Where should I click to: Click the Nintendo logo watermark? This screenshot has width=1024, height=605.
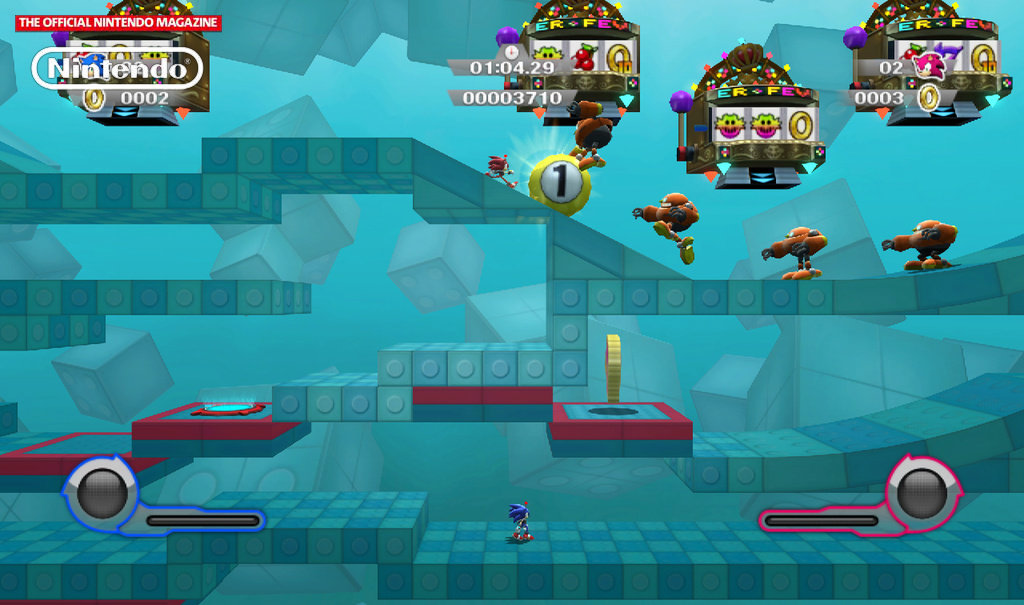coord(118,68)
